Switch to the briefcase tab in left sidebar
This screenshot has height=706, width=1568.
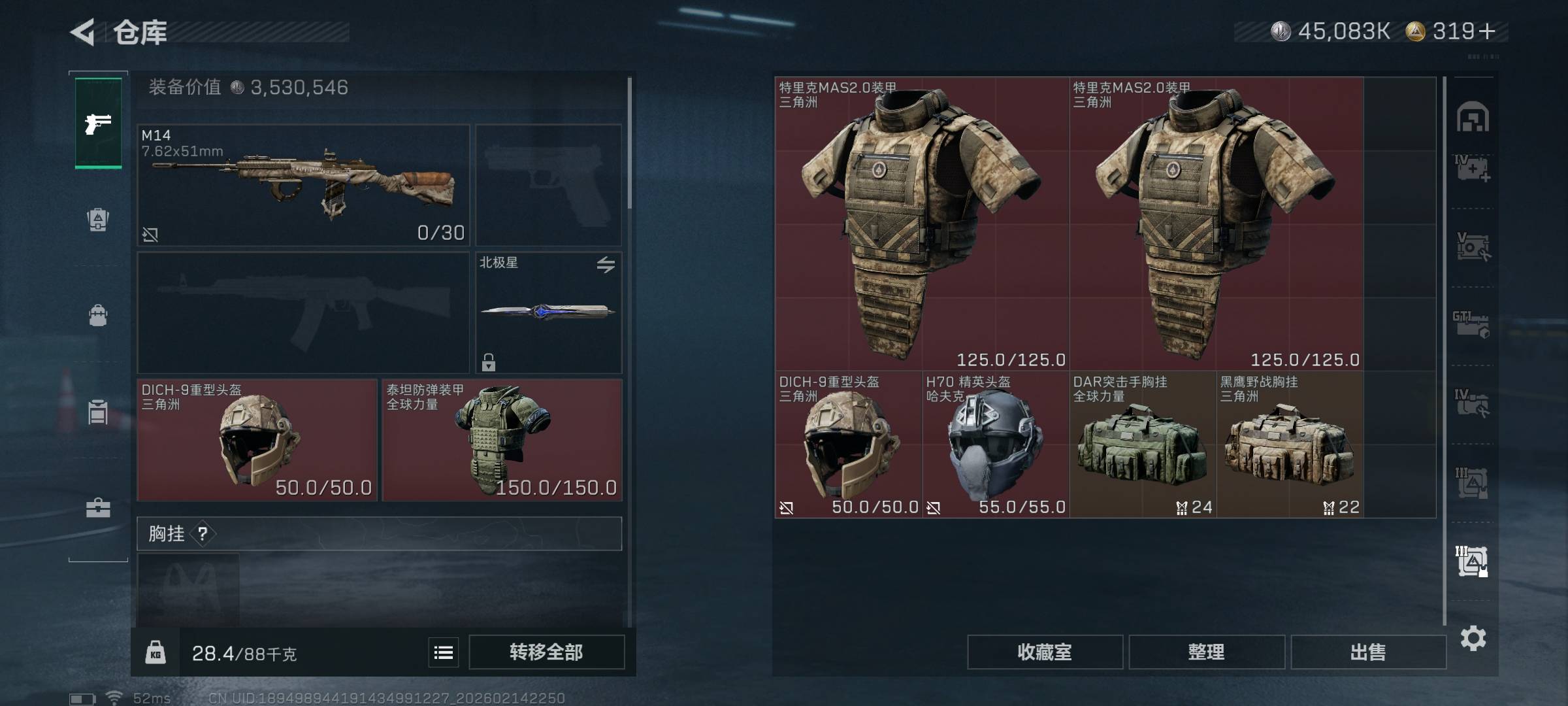pyautogui.click(x=98, y=508)
